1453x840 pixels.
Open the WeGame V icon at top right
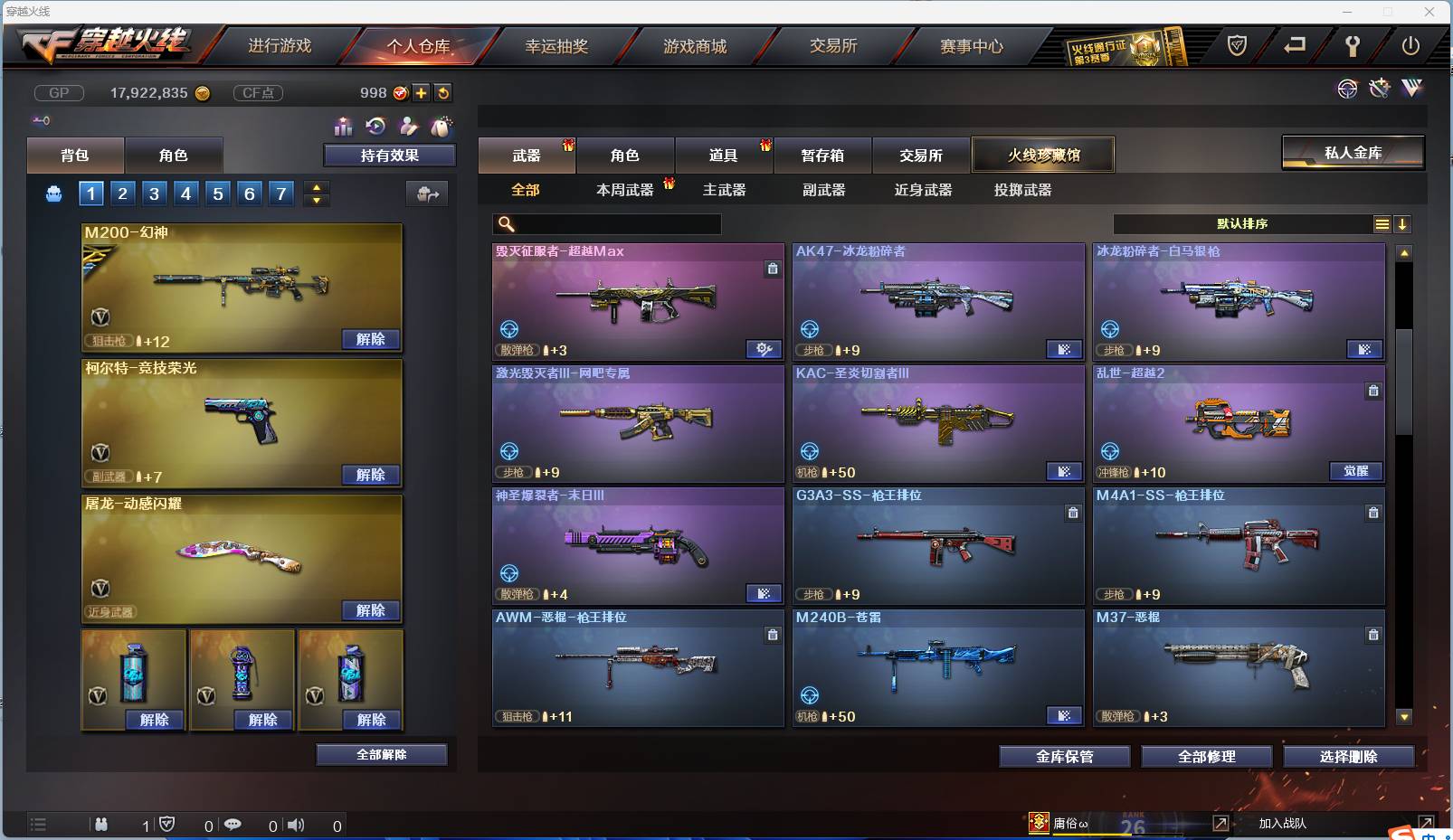point(1410,88)
